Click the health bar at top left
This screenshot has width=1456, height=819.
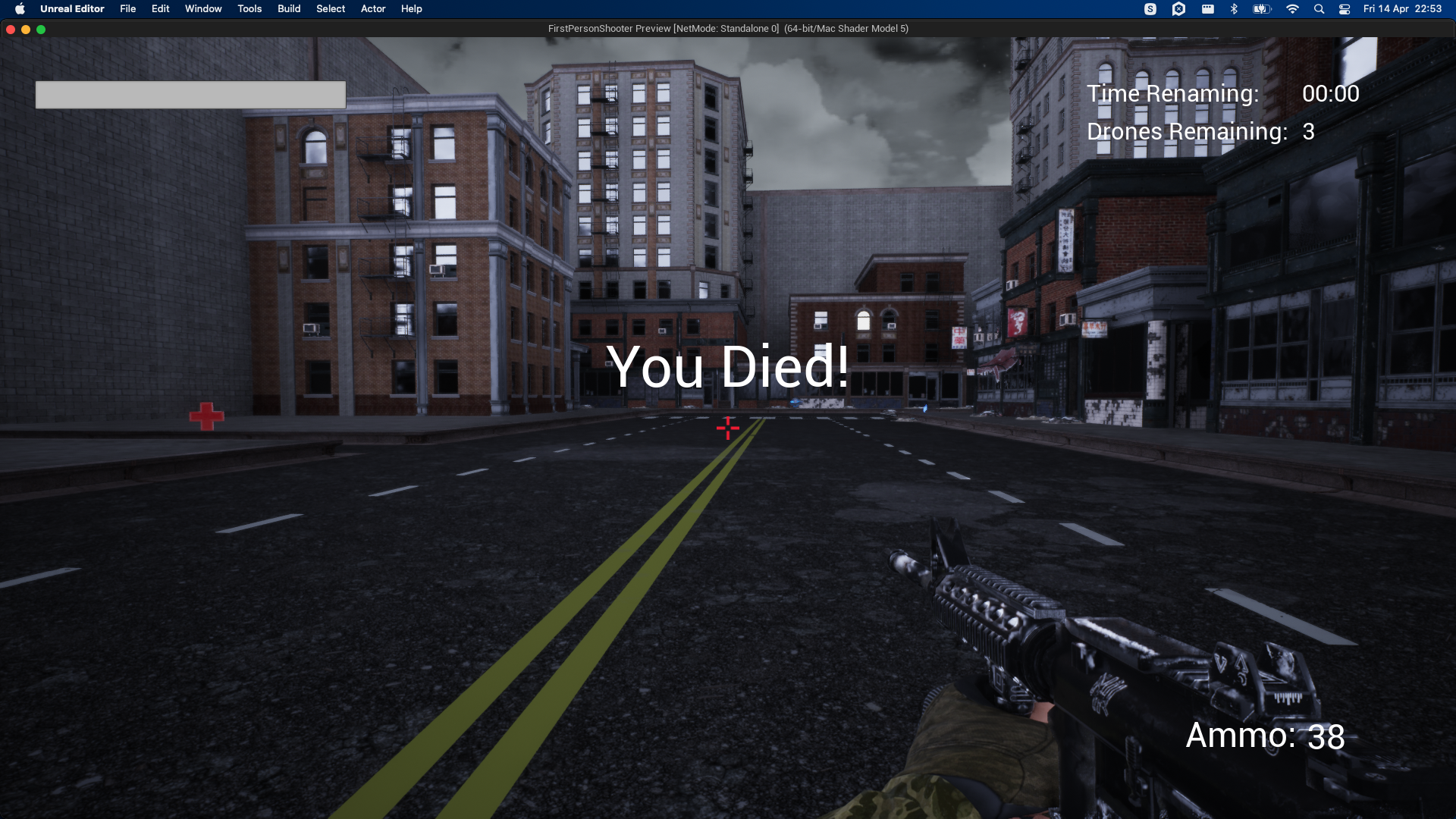[x=190, y=94]
